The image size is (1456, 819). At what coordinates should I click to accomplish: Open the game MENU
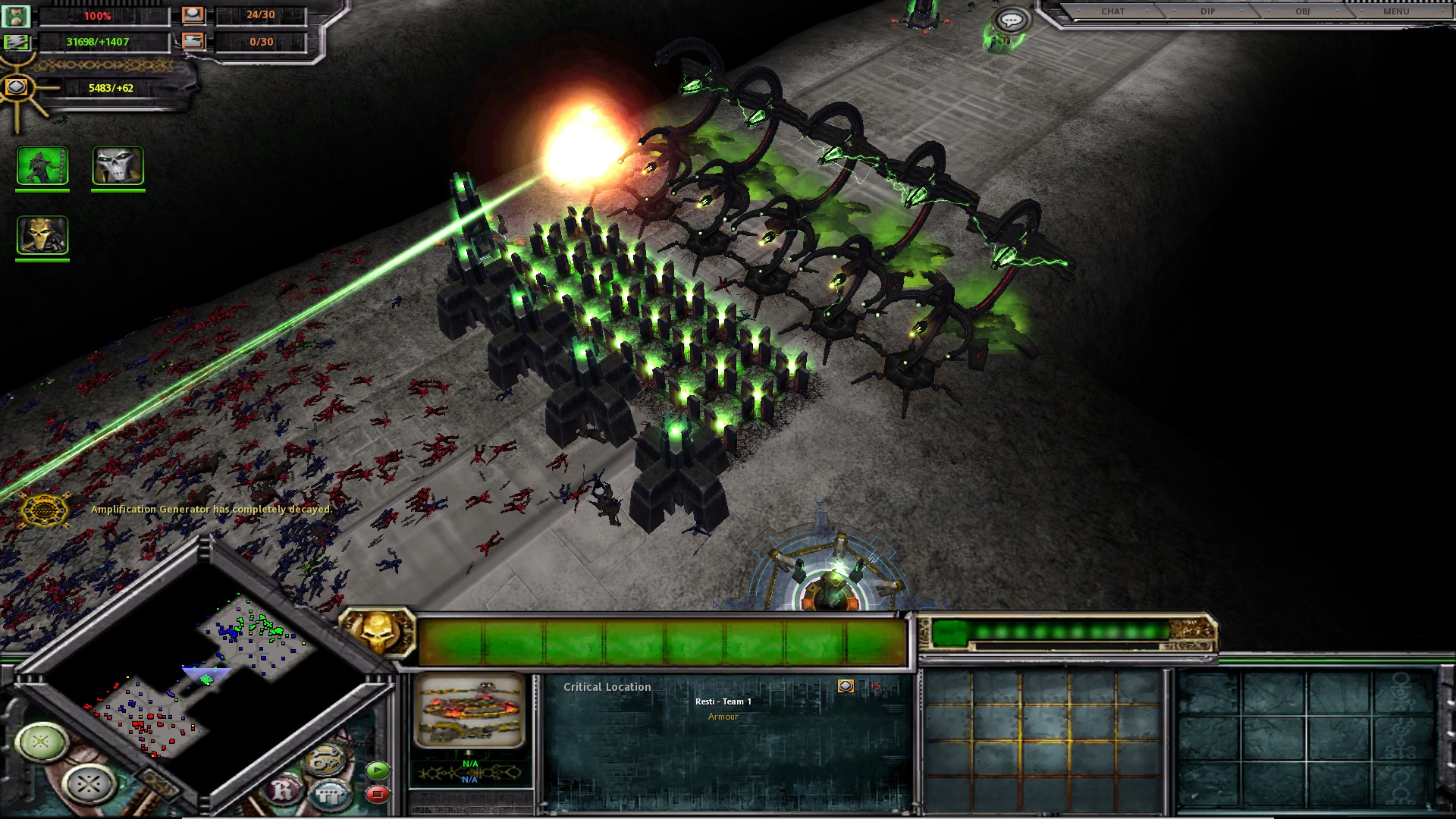tap(1396, 11)
